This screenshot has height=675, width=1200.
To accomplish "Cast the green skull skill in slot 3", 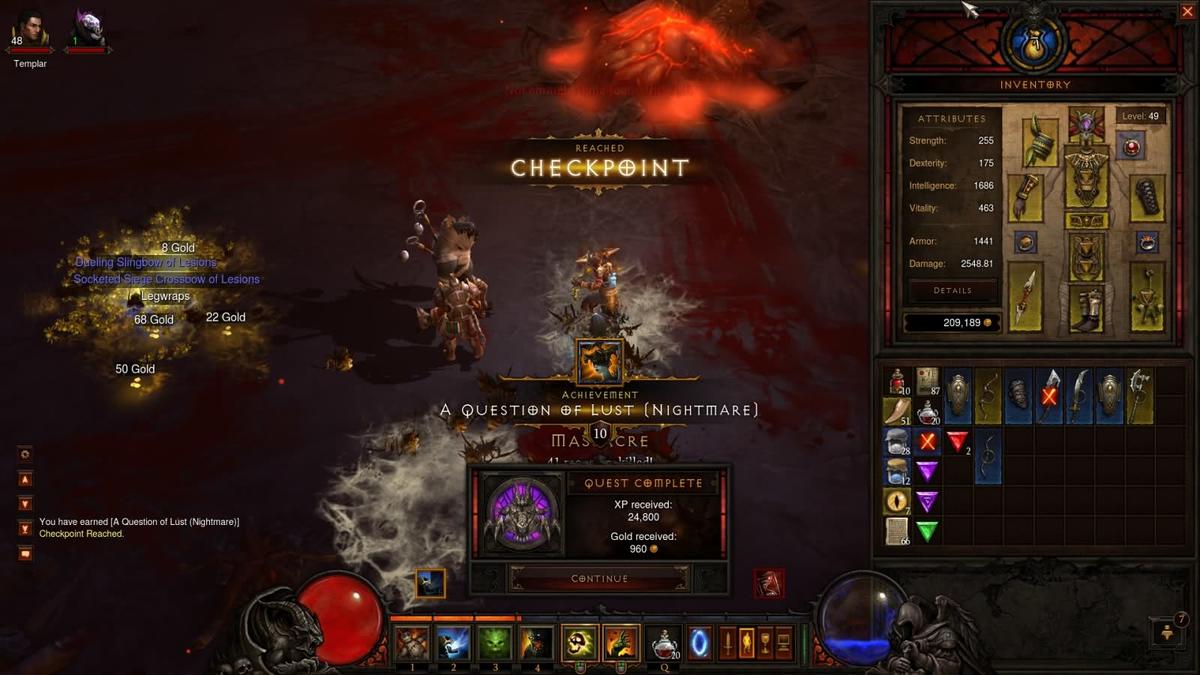I will click(494, 643).
